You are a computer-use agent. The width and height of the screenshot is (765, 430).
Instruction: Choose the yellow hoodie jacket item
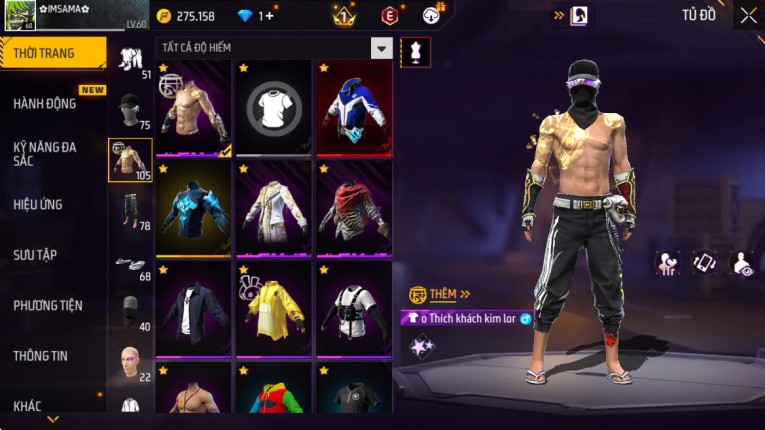[274, 308]
